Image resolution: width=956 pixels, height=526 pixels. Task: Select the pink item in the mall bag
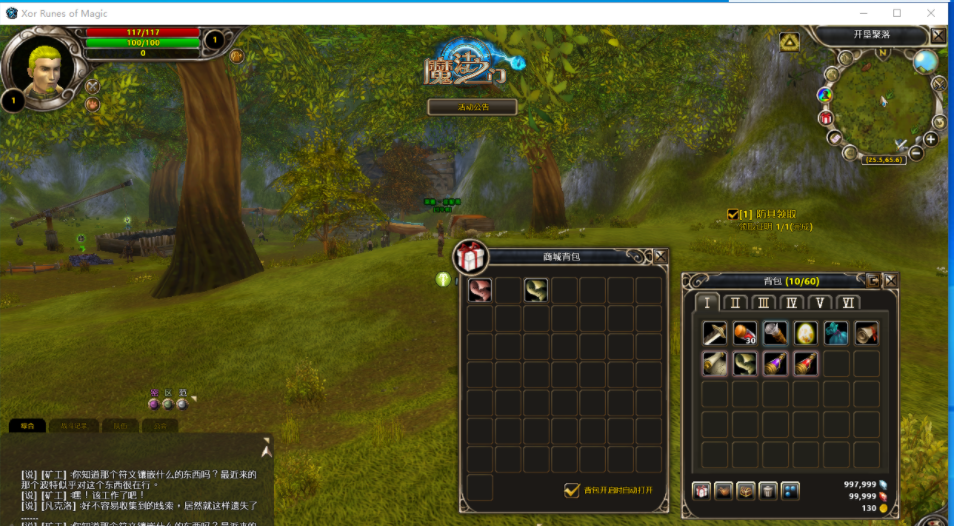[480, 290]
